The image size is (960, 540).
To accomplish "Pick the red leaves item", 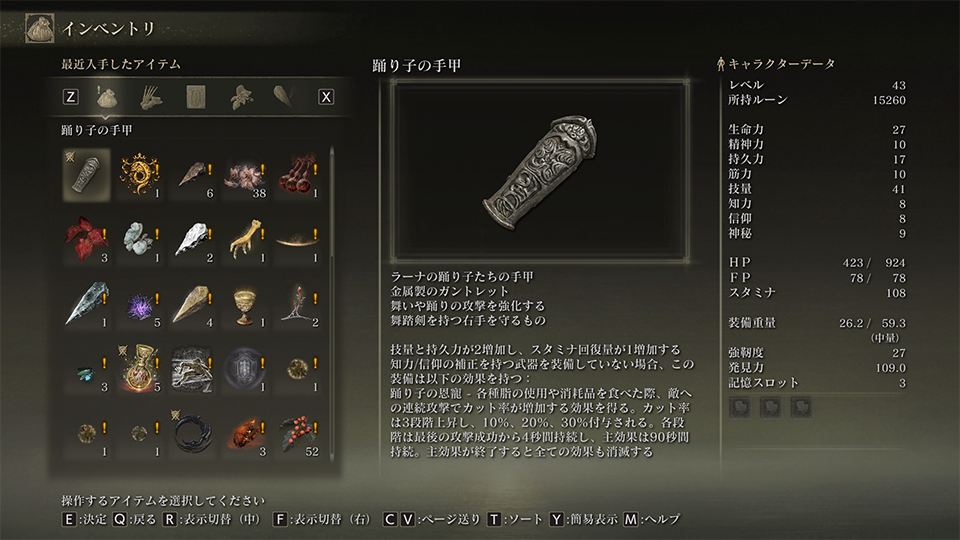I will pos(86,239).
